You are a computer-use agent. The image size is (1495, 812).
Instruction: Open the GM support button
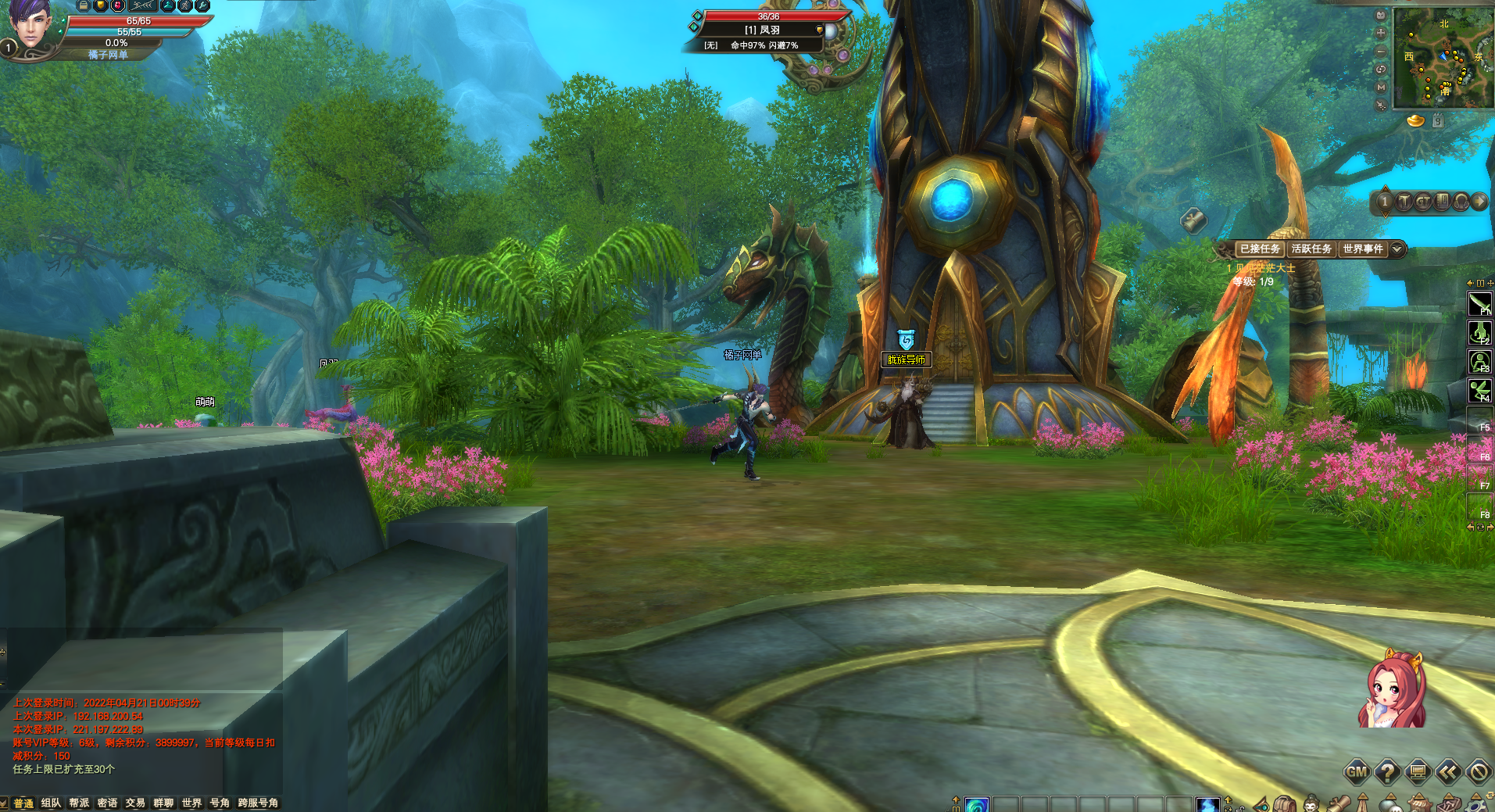1356,772
